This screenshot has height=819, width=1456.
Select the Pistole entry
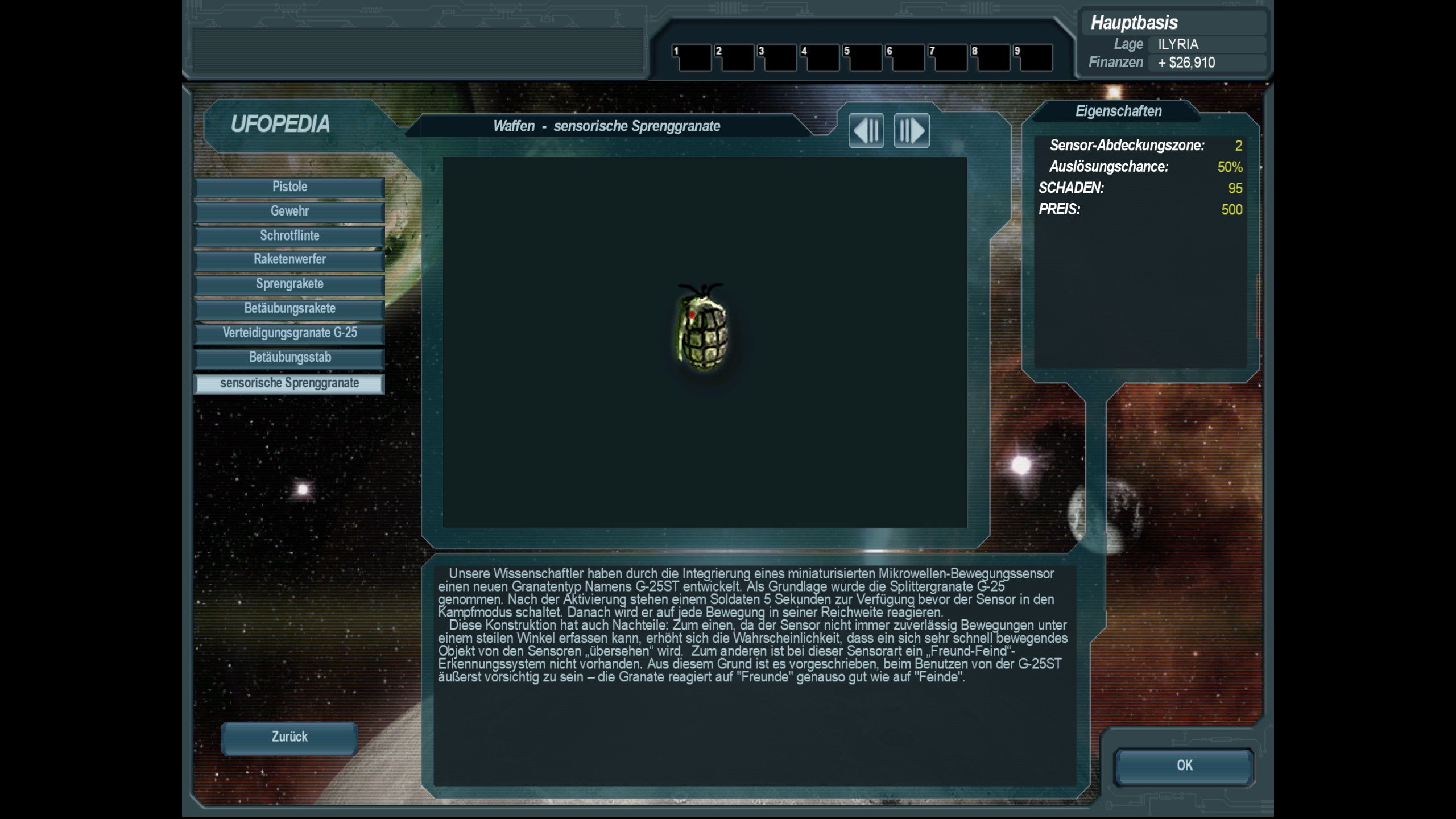point(289,187)
